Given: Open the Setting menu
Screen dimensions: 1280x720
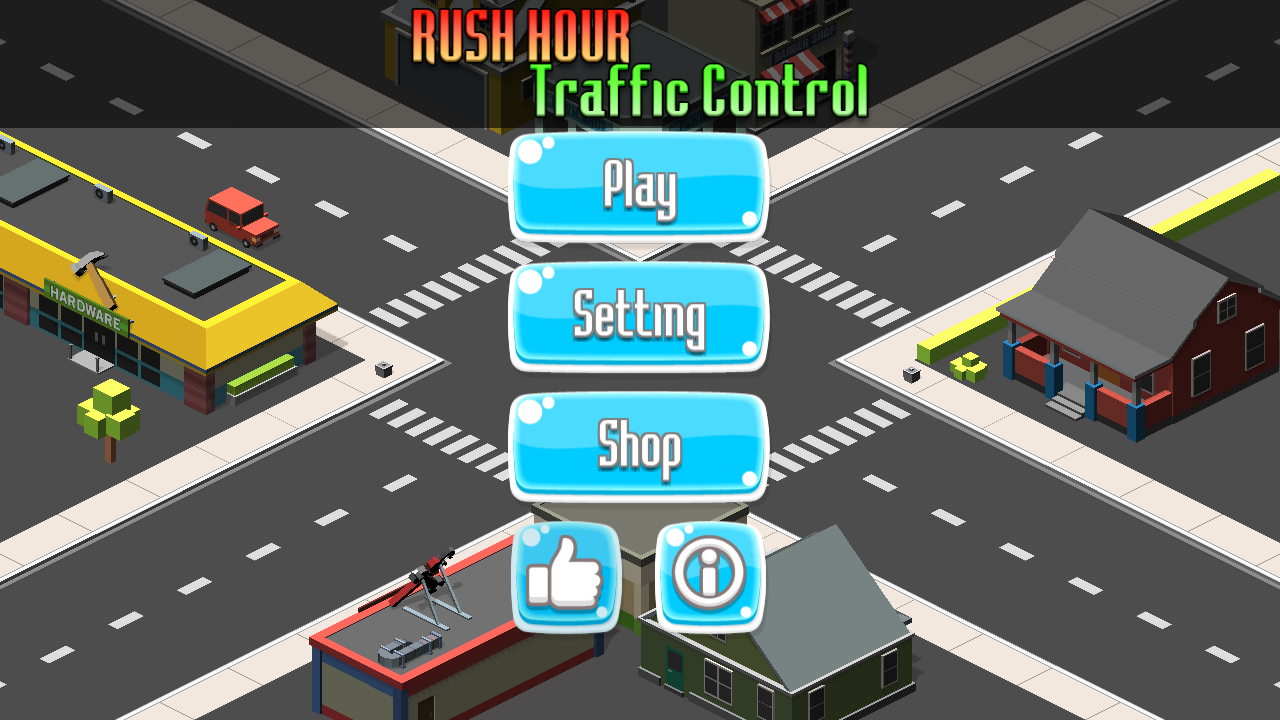Looking at the screenshot, I should 639,317.
